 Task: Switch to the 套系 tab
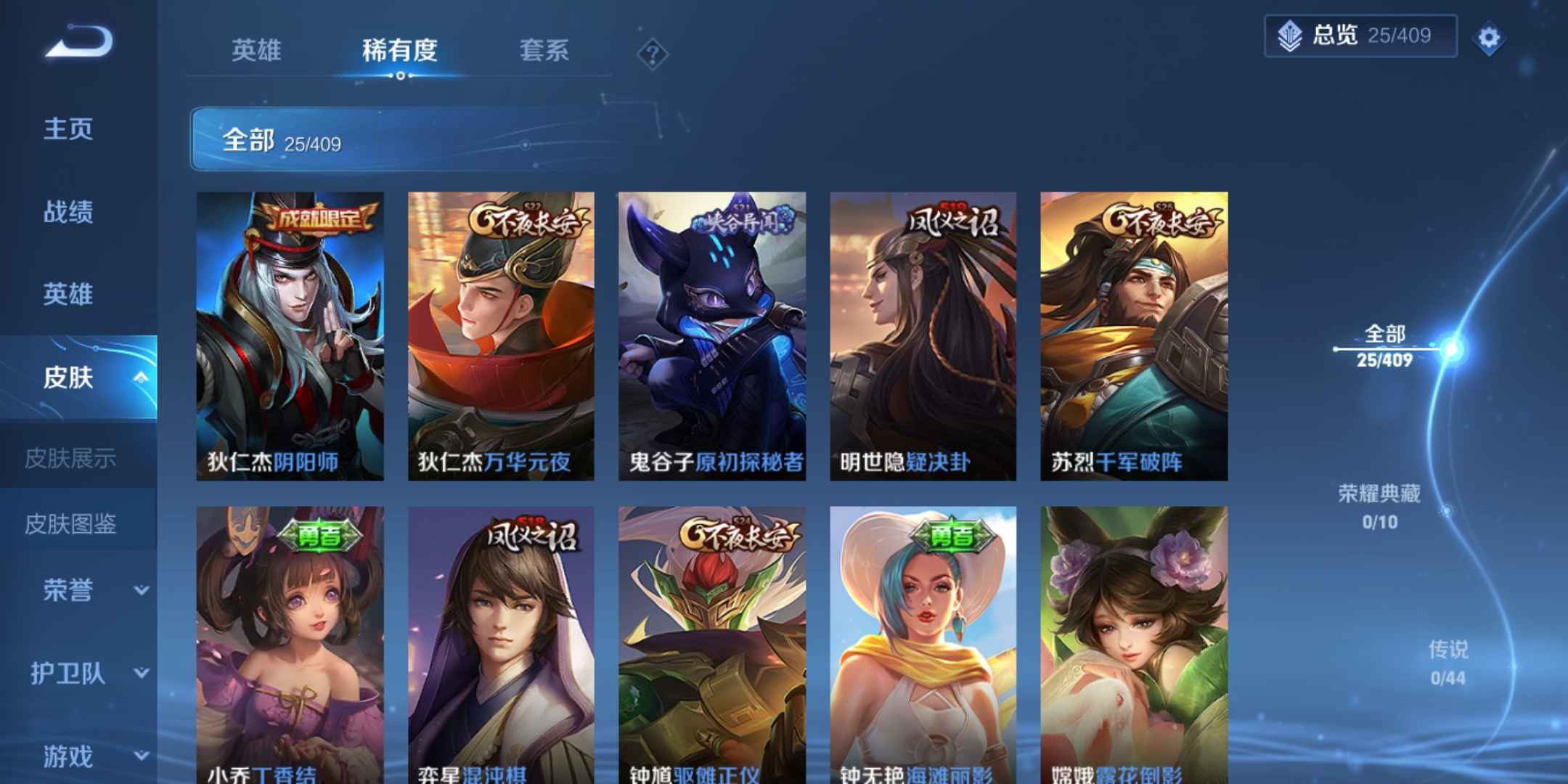click(542, 51)
